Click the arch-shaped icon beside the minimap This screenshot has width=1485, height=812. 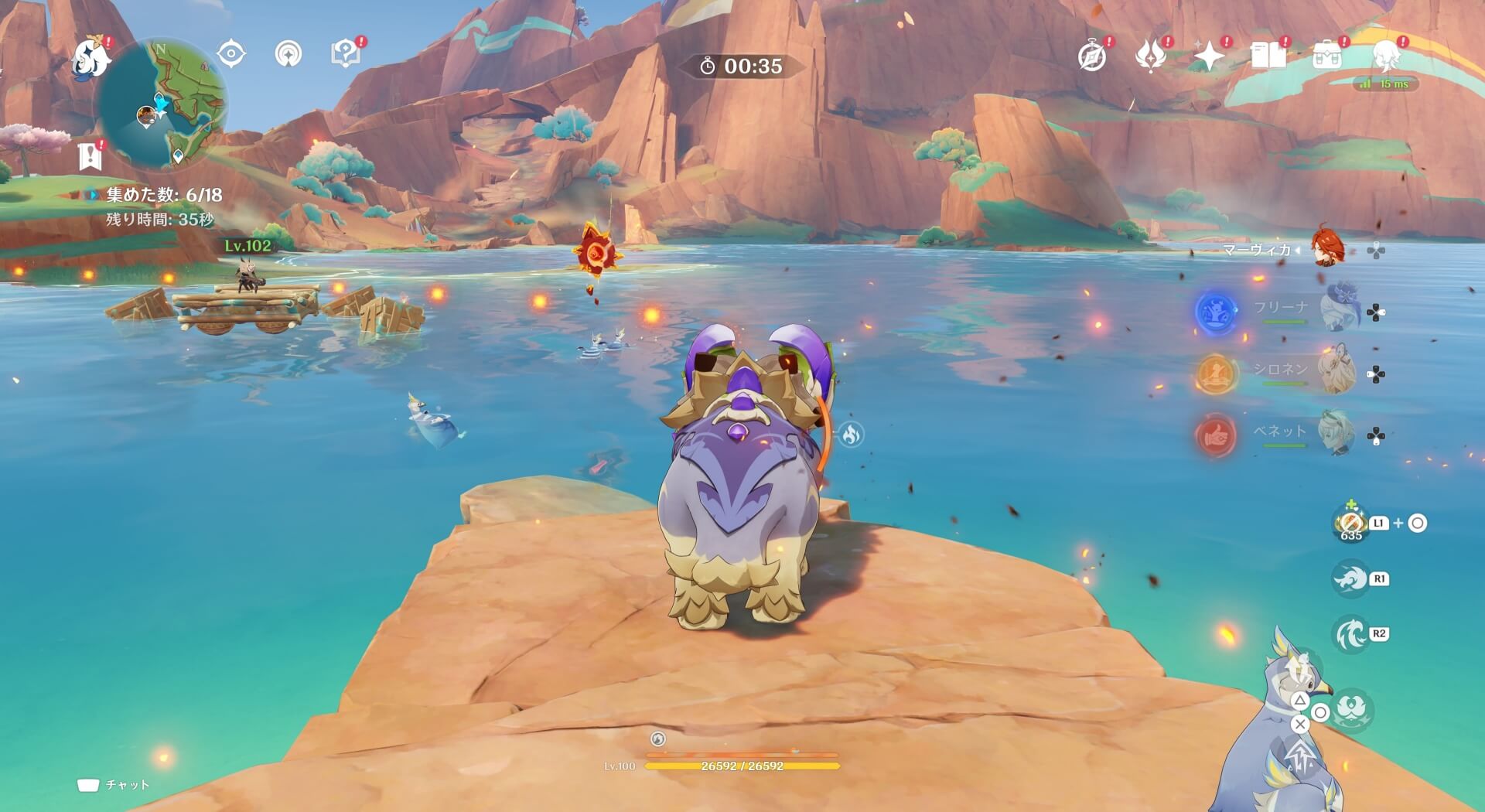pos(288,54)
